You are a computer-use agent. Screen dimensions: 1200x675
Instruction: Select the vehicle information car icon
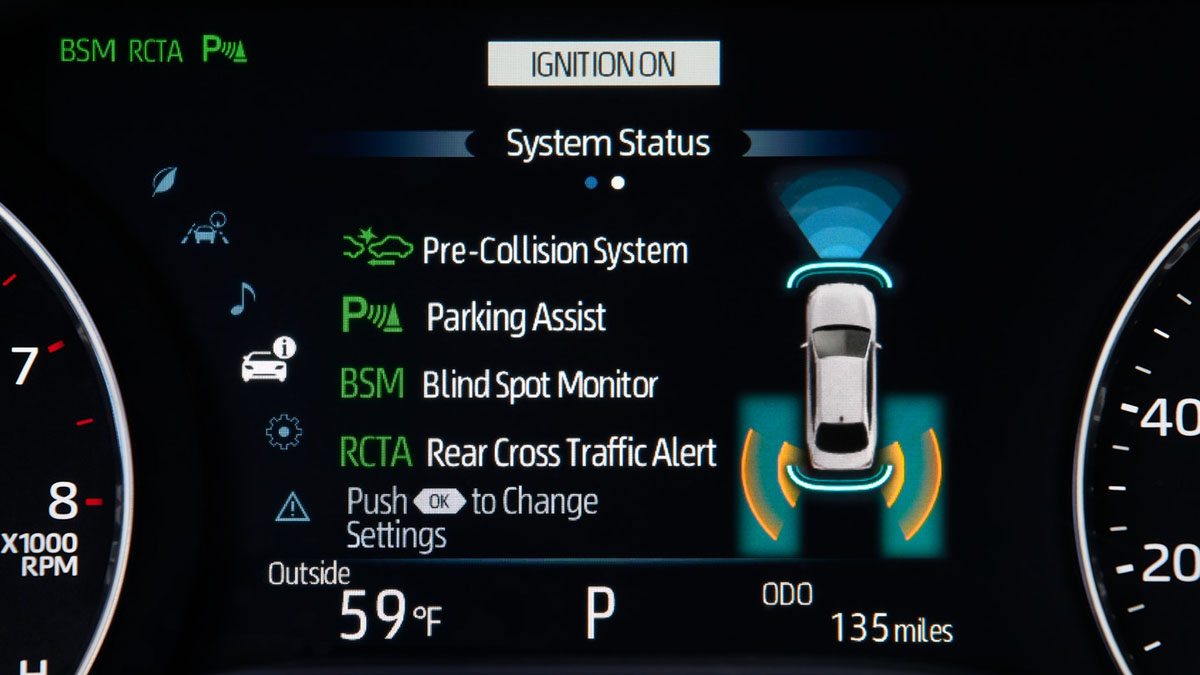[268, 362]
